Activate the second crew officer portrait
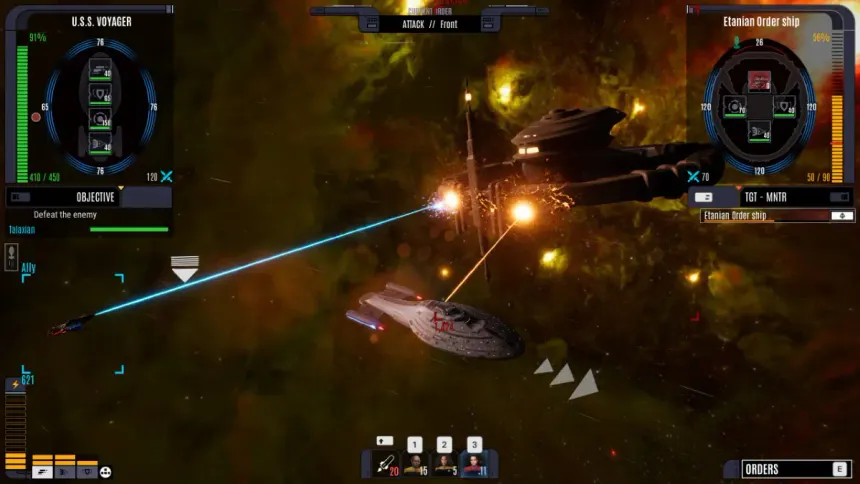Viewport: 860px width, 484px height. click(444, 464)
